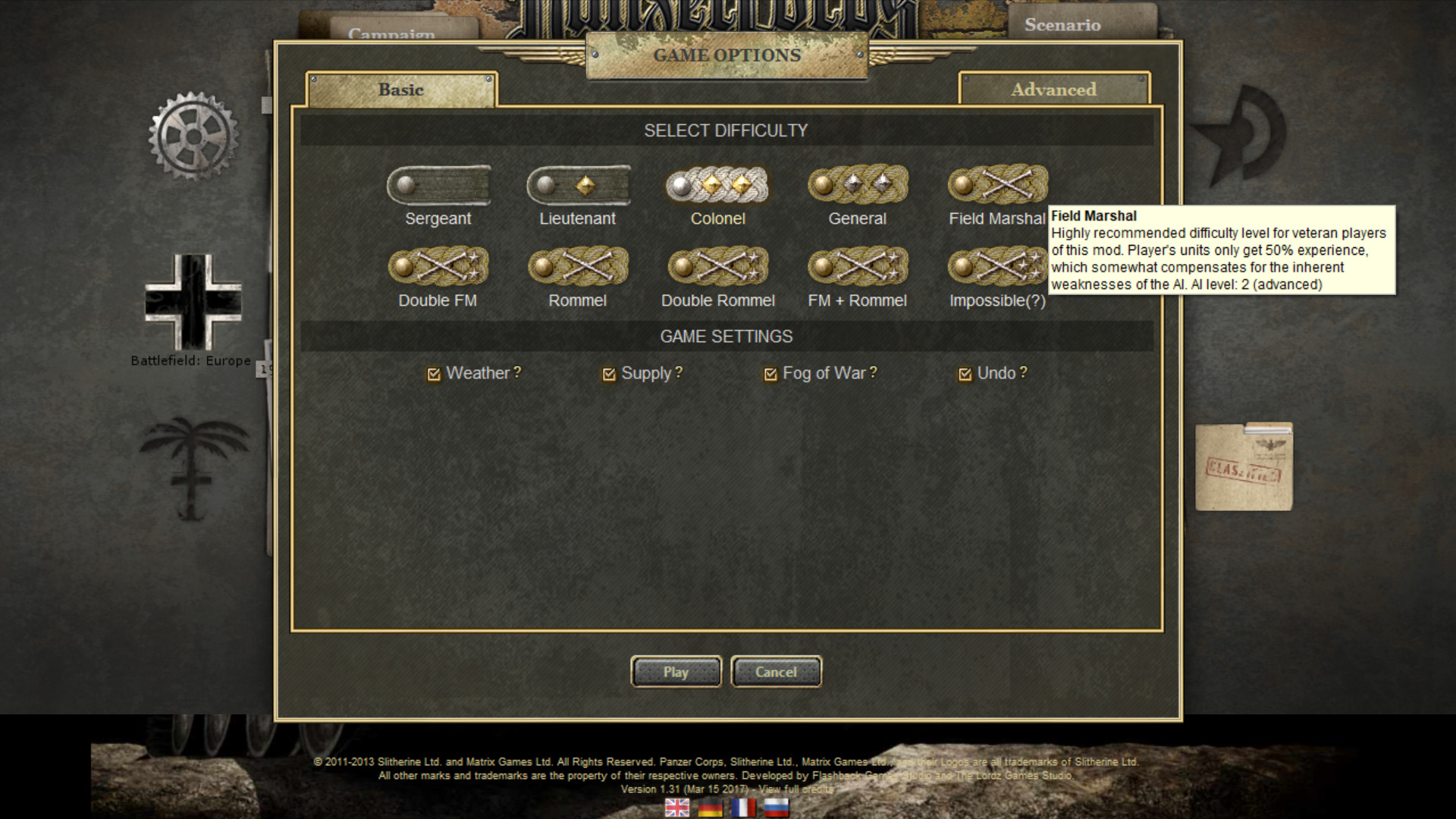Toggle the Weather checkbox

coord(434,374)
